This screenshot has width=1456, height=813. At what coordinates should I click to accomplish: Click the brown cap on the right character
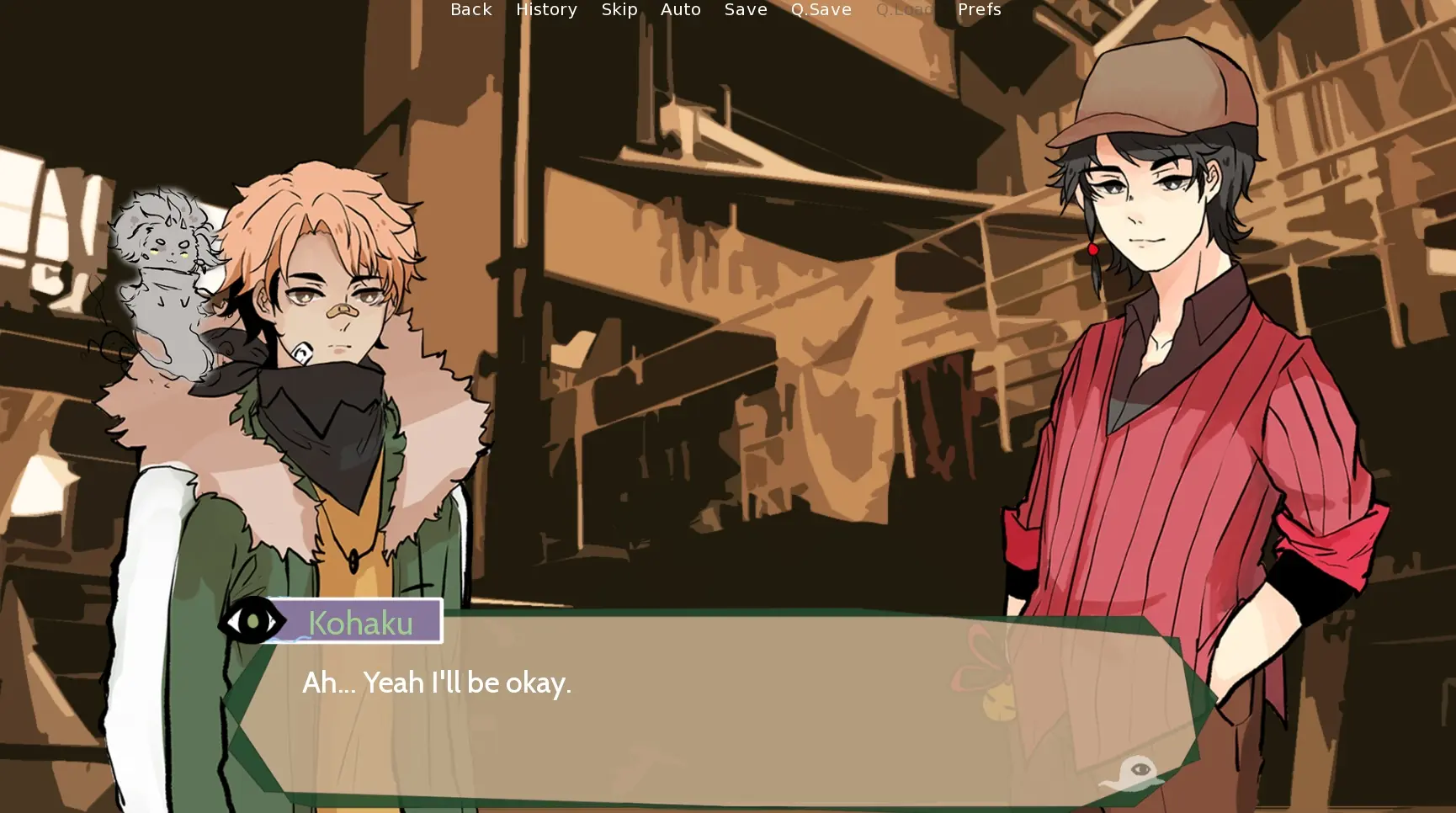click(1153, 93)
